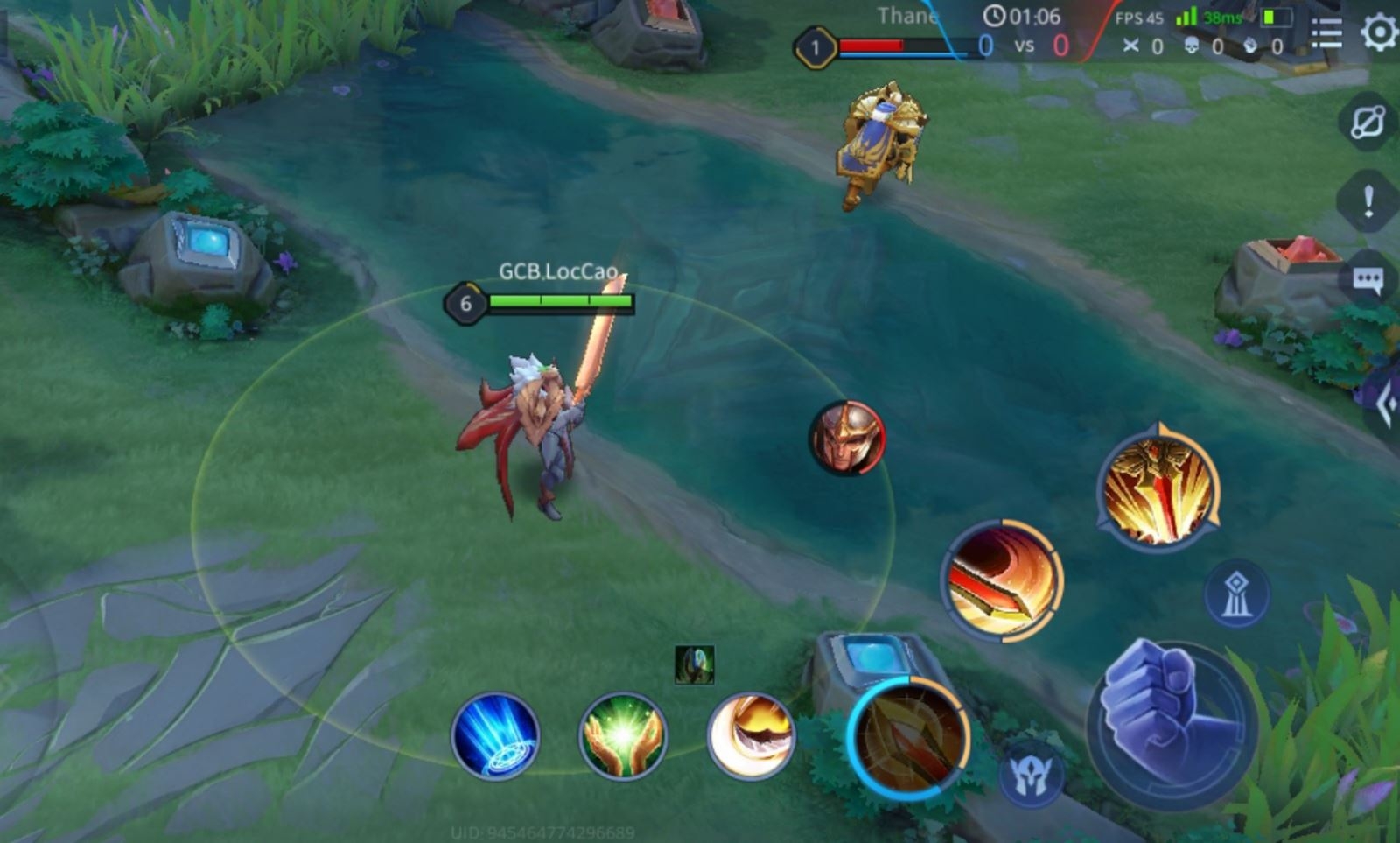The height and width of the screenshot is (843, 1400).
Task: Recall to base with the blue portal
Action: (495, 736)
